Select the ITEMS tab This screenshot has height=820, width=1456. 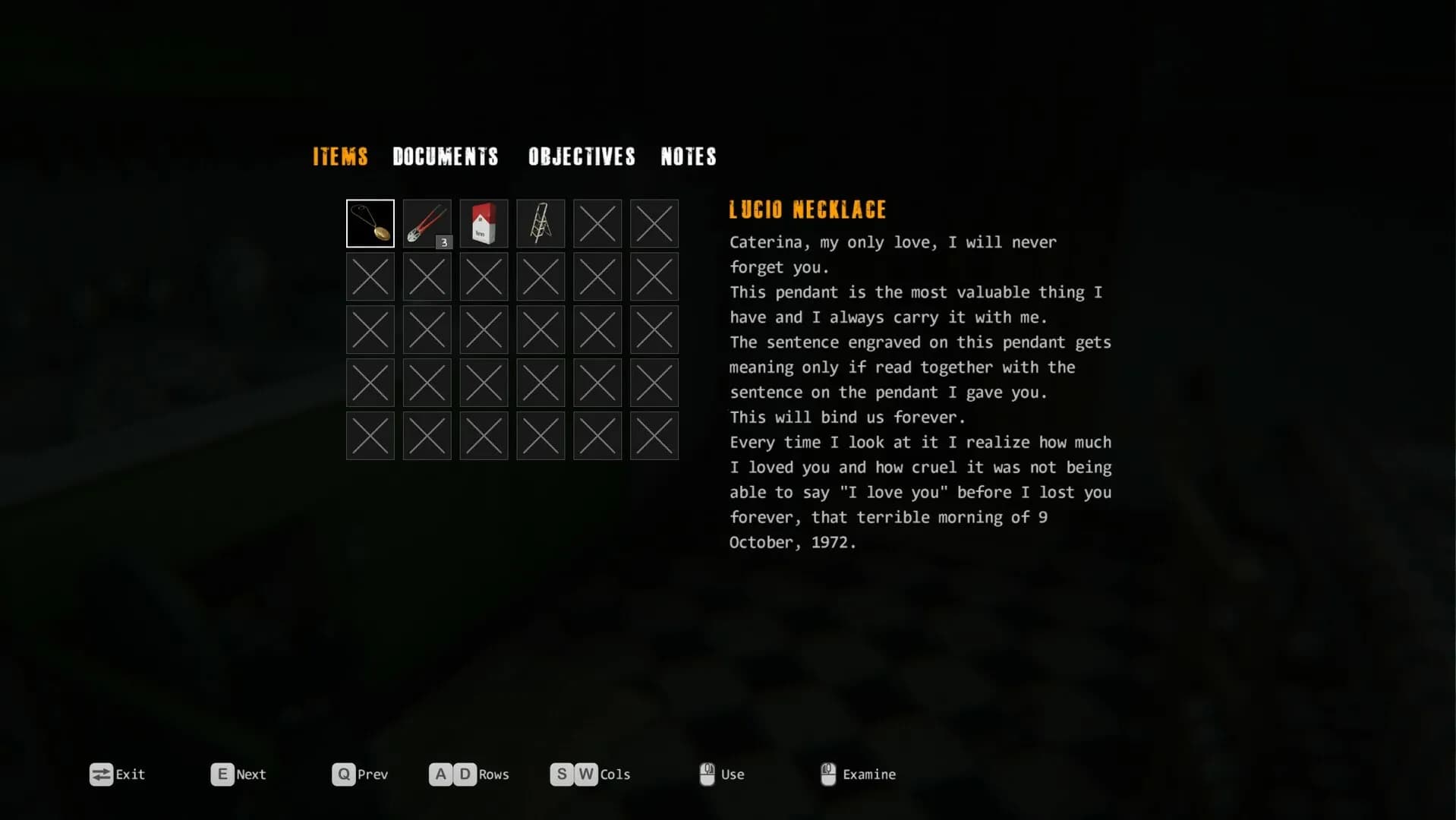click(339, 157)
